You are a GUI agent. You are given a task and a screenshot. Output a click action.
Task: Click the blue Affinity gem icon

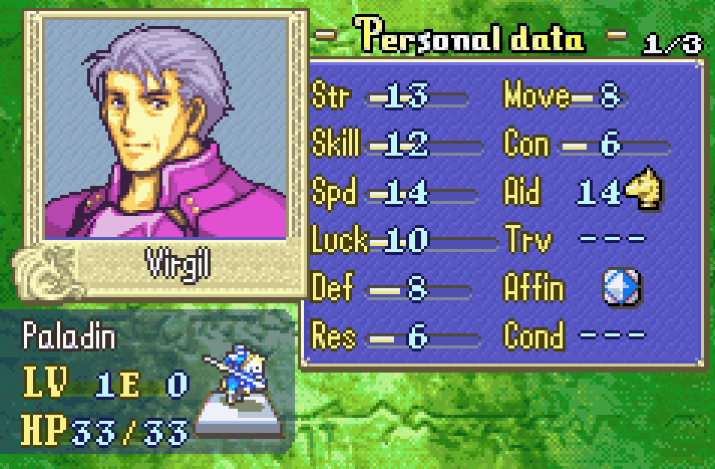pyautogui.click(x=621, y=289)
